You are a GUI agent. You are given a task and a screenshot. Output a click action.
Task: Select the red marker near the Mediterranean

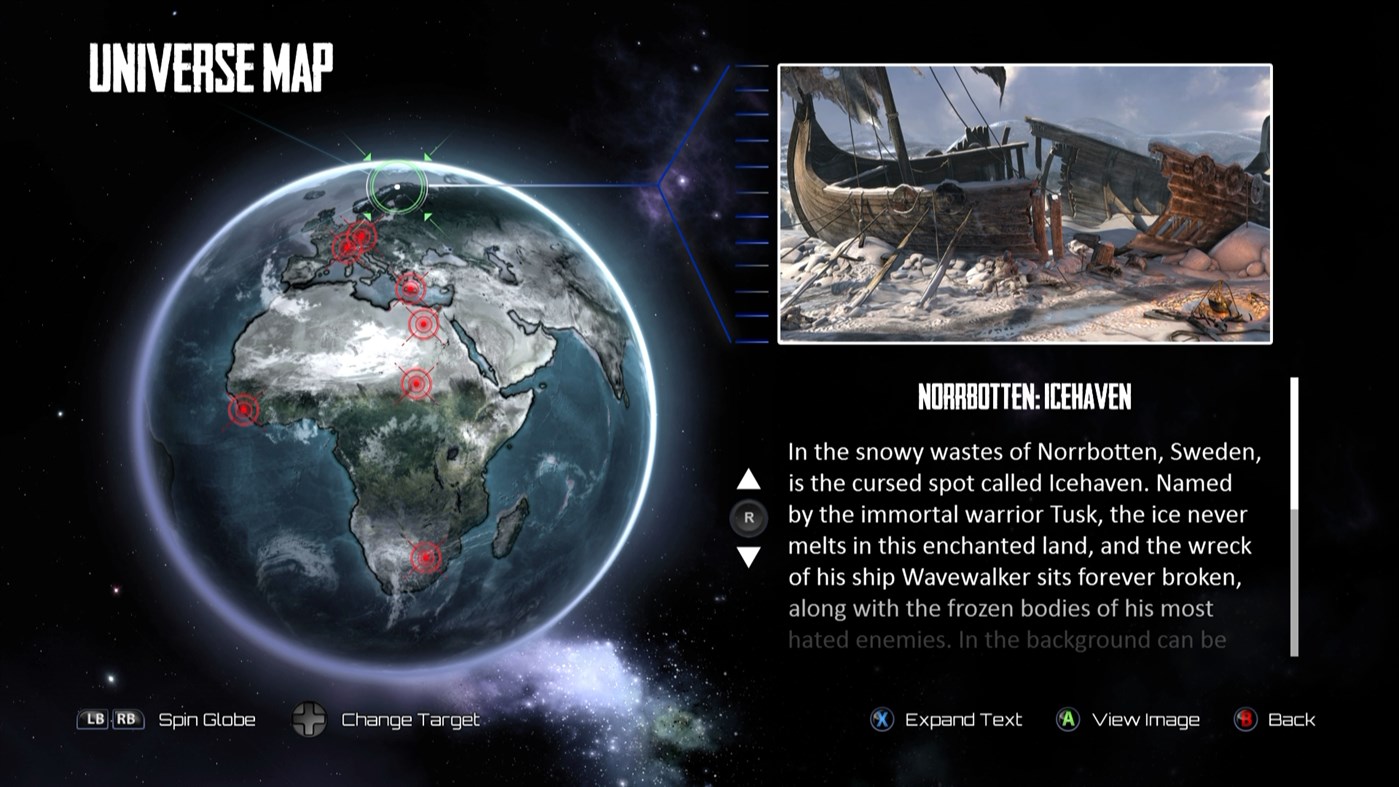click(410, 286)
